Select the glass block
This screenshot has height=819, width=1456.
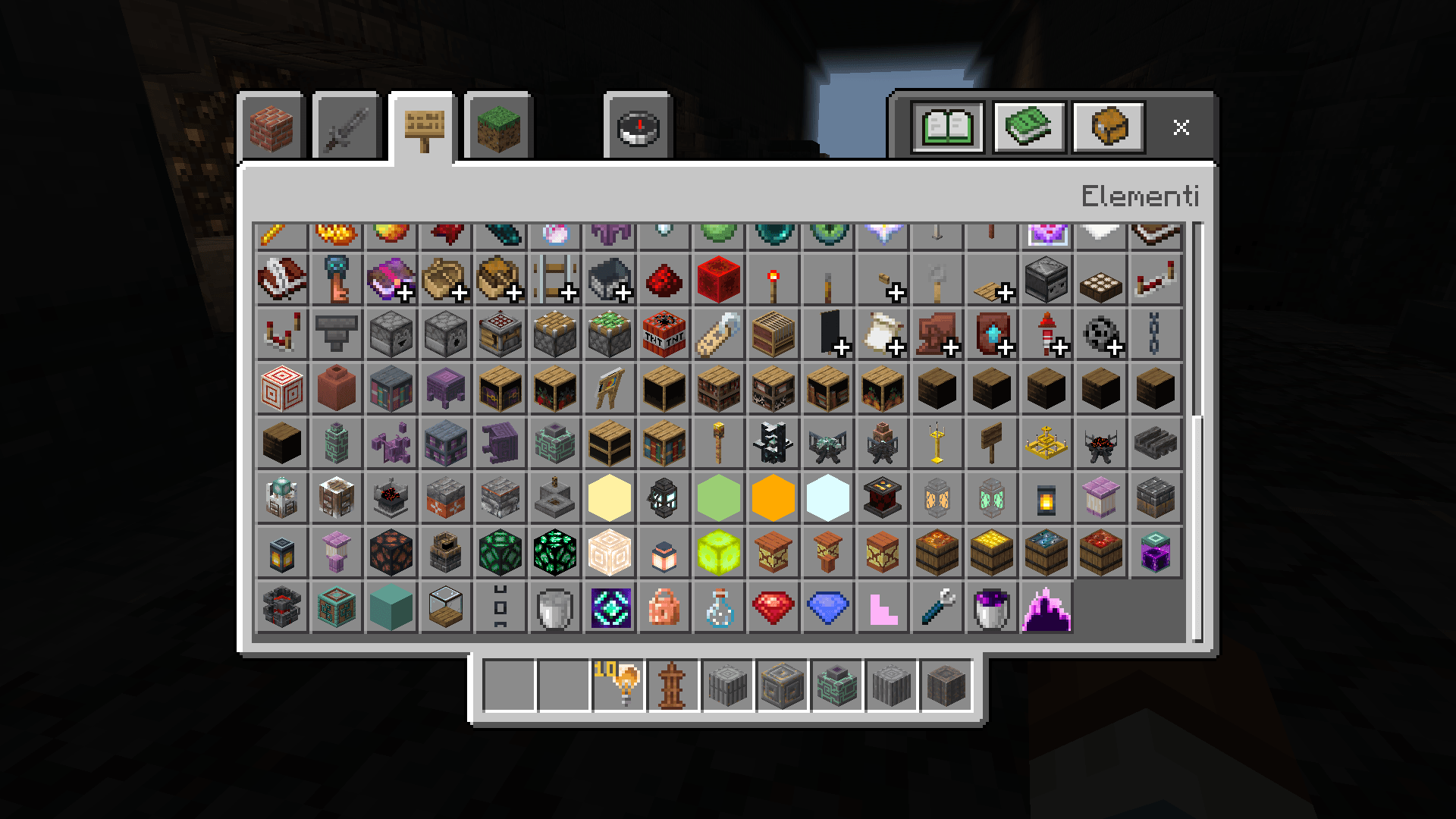445,607
